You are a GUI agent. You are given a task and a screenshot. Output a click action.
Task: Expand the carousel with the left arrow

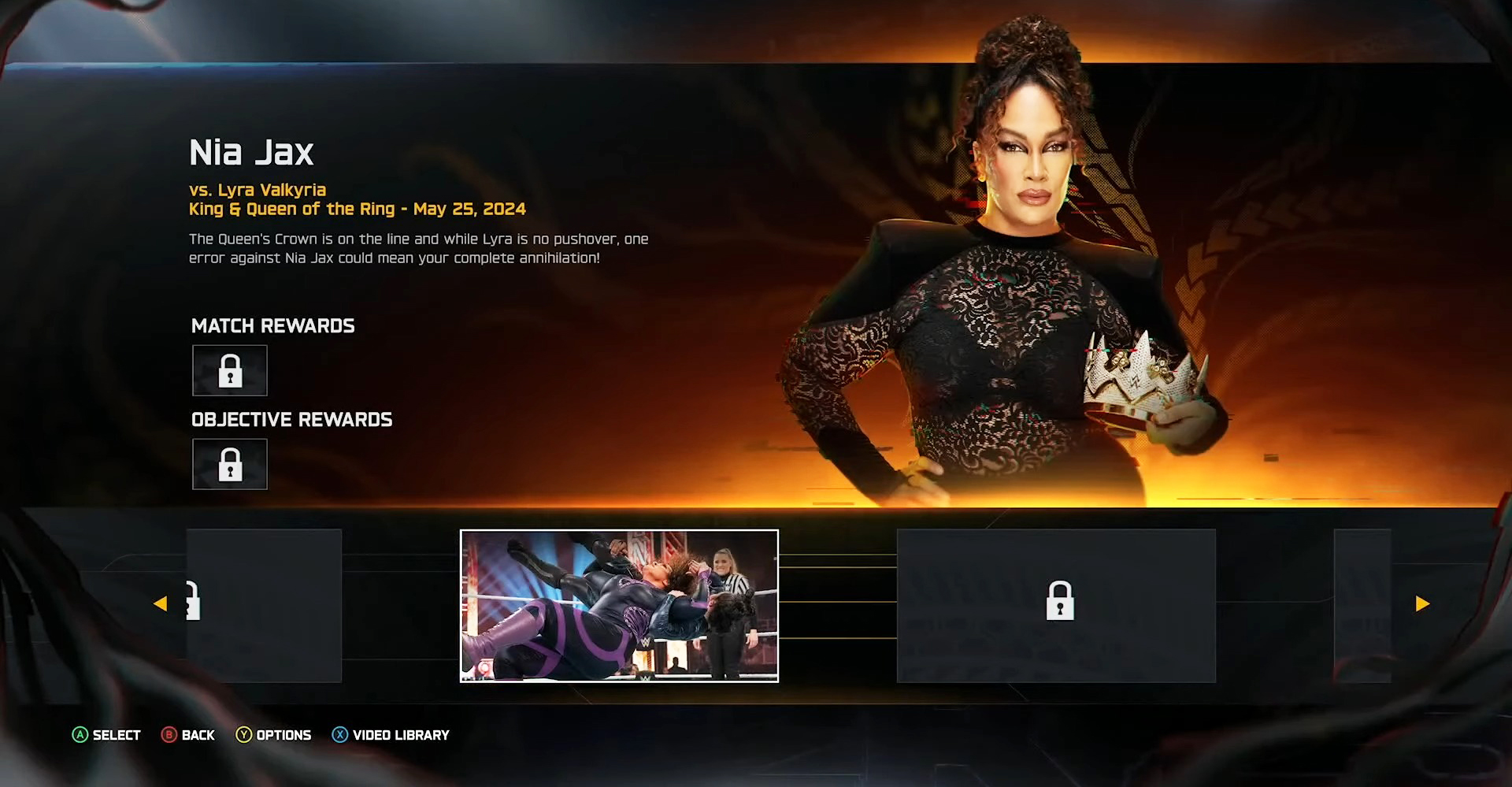click(161, 603)
